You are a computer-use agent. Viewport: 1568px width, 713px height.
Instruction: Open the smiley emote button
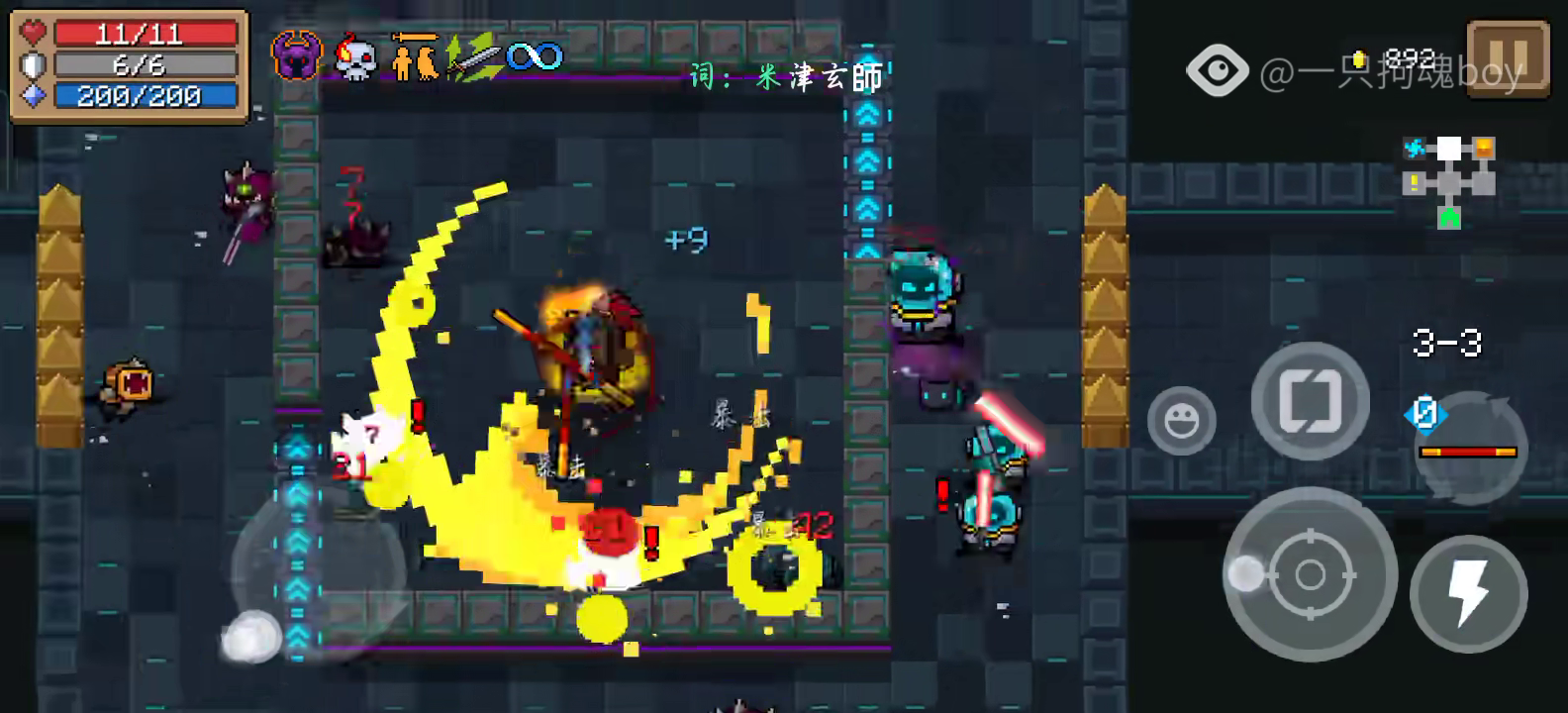click(x=1181, y=421)
